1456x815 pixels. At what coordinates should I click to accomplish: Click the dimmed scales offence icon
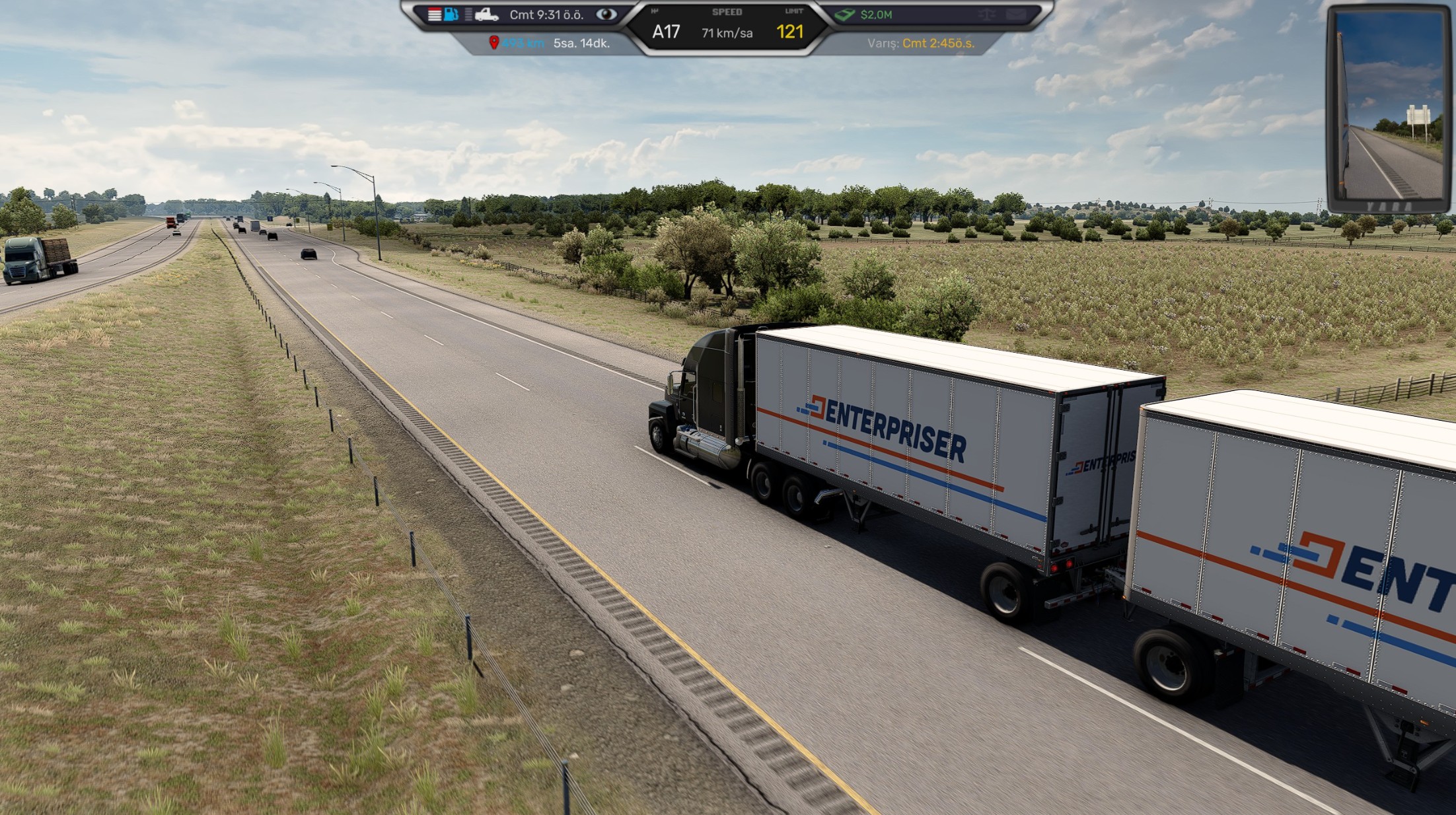pyautogui.click(x=987, y=15)
